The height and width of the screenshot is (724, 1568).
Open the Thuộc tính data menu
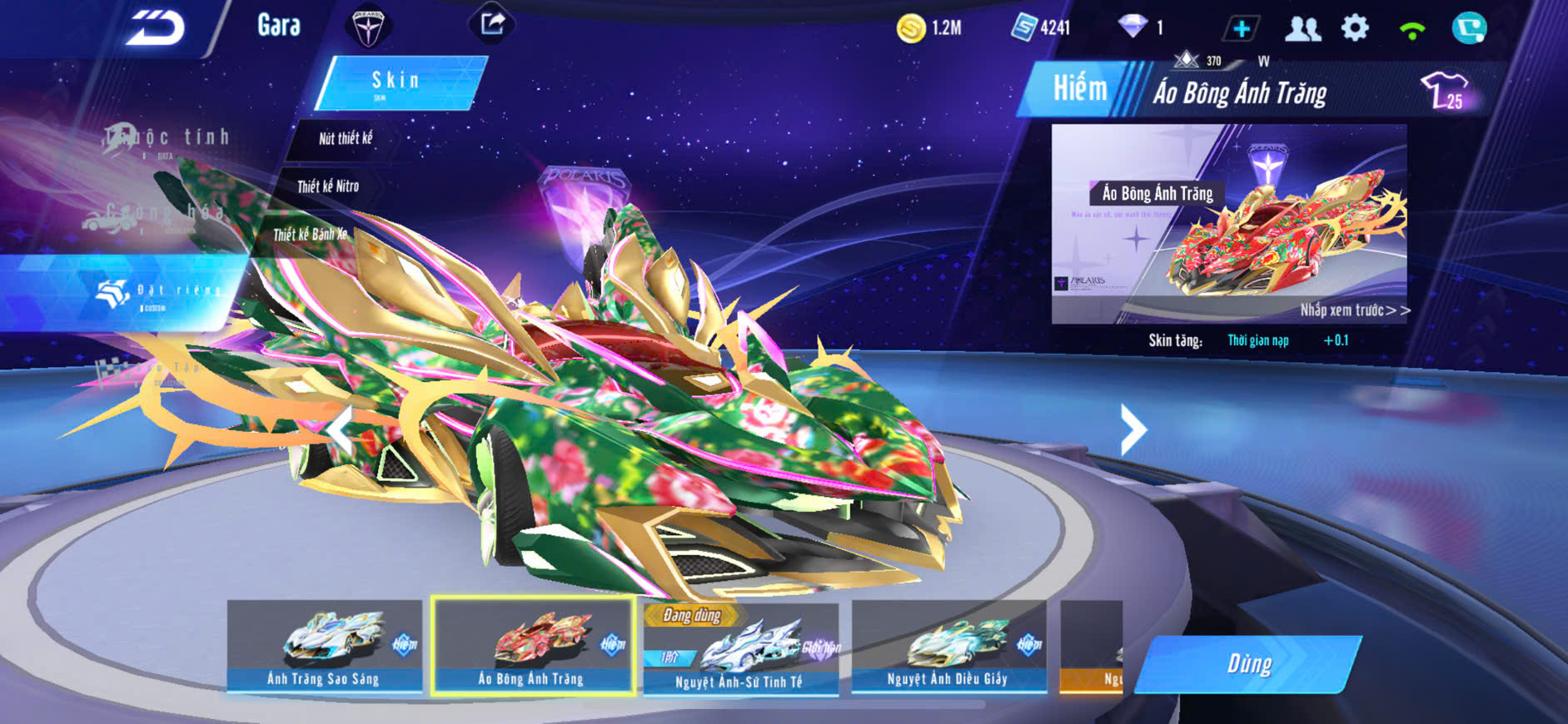(167, 140)
